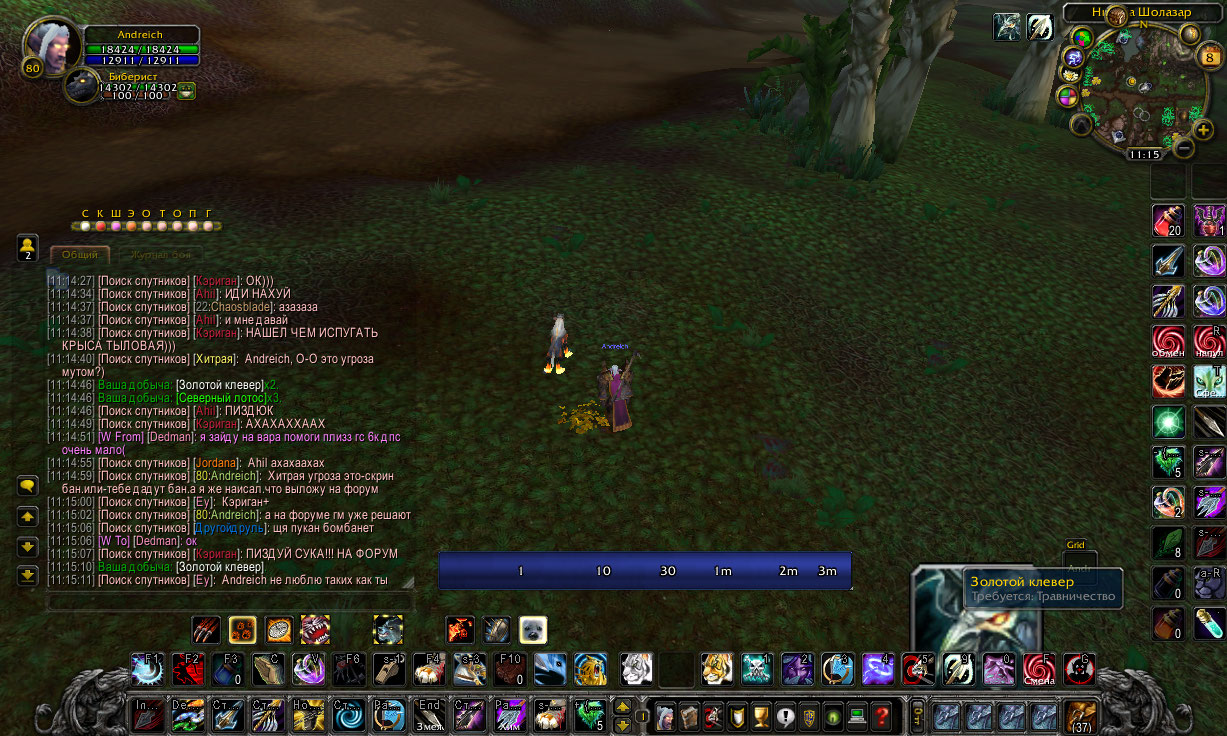
Task: Open the backpack showing 37 free slots
Action: 1080,716
